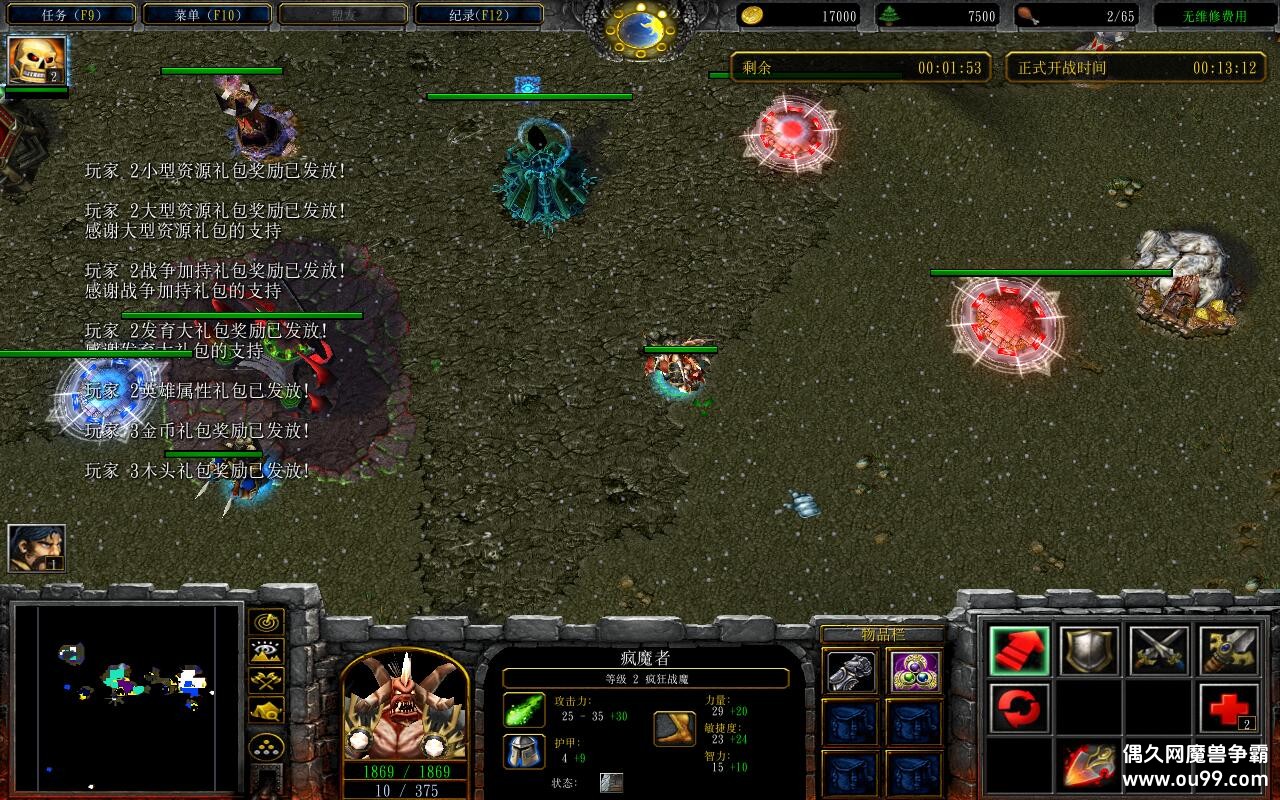Toggle minimap terrain display eye button

tap(266, 651)
